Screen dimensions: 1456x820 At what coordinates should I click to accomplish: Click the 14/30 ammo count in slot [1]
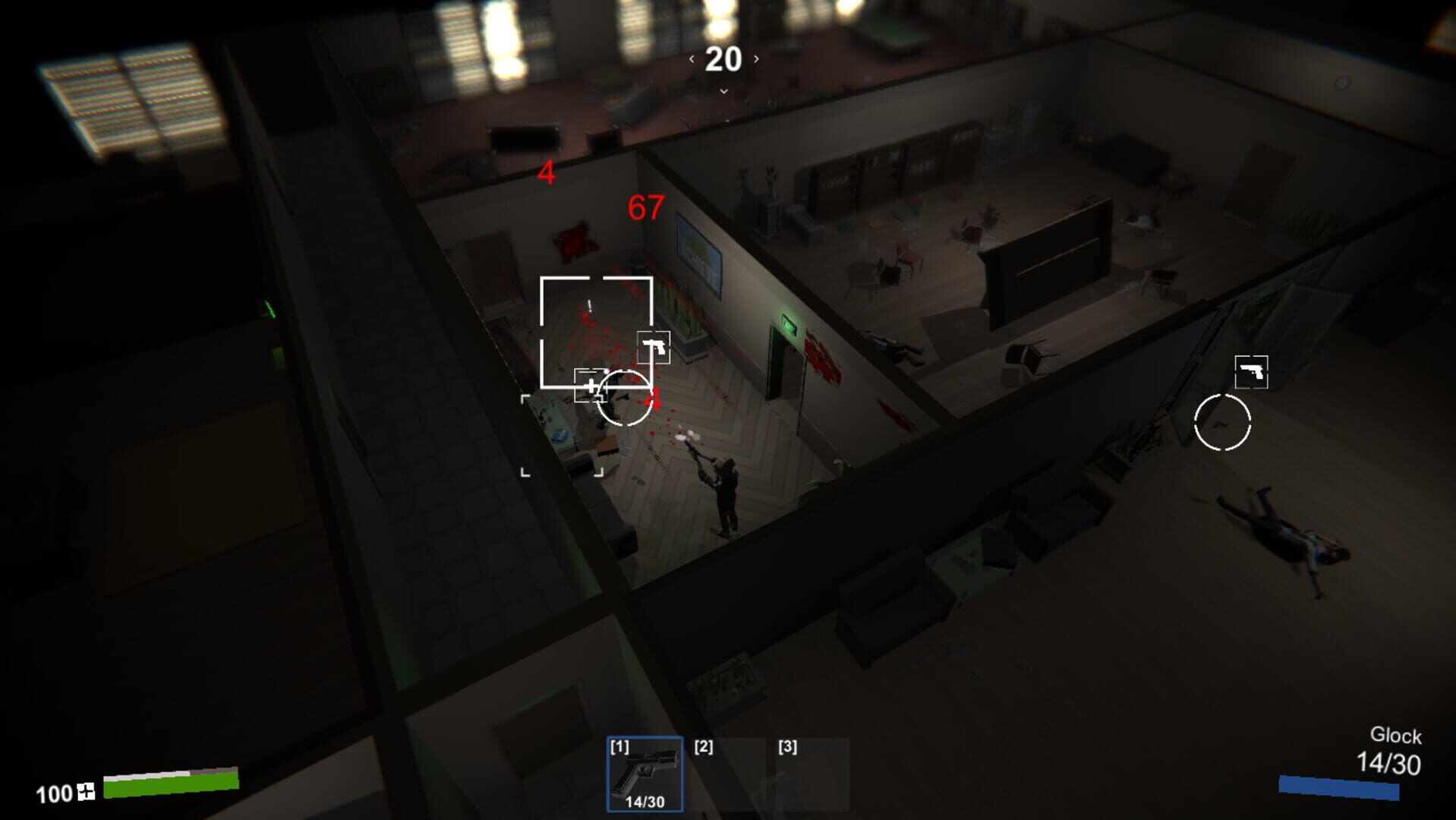(x=644, y=803)
